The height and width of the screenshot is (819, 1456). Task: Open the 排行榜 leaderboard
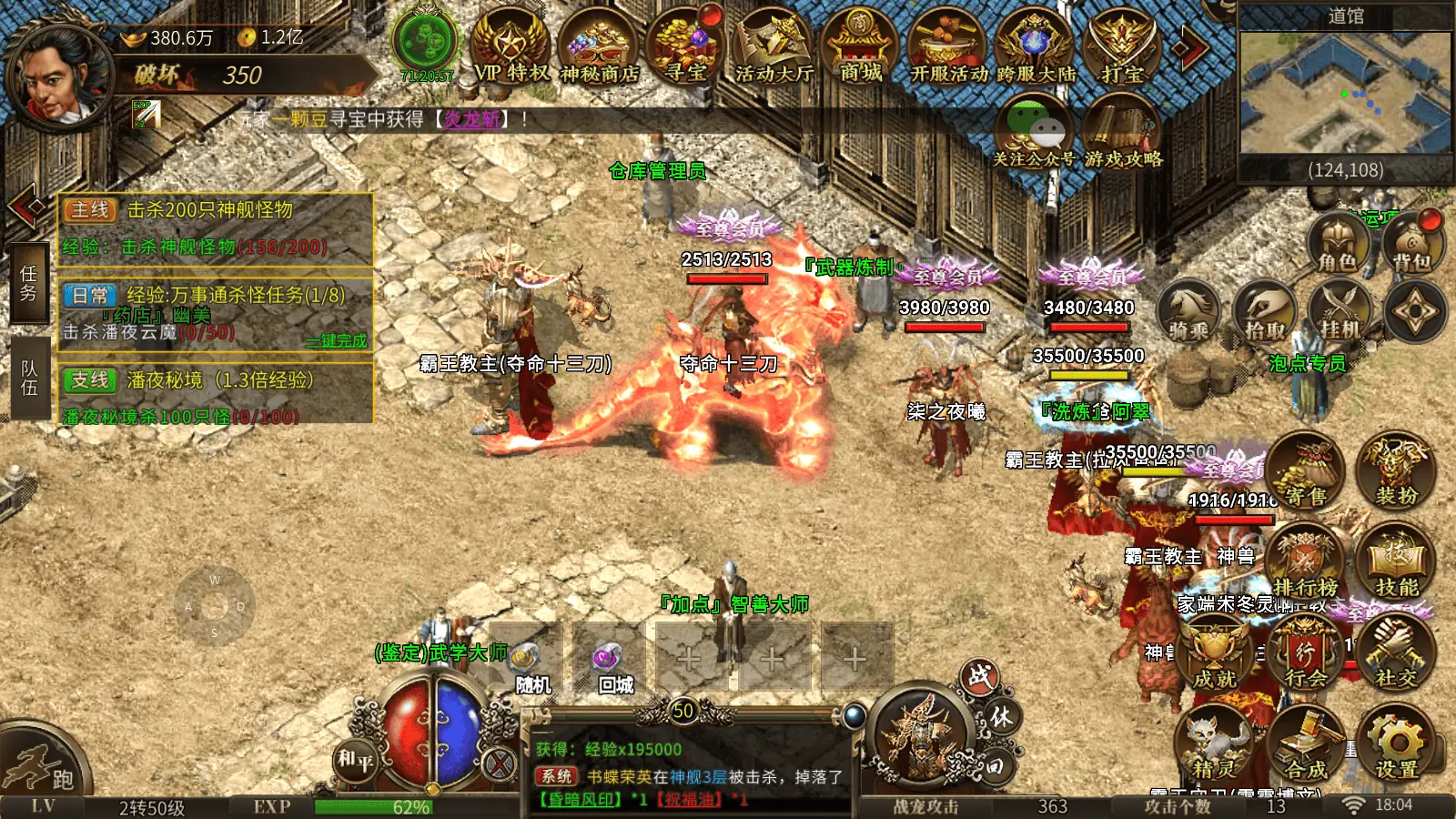tap(1305, 564)
